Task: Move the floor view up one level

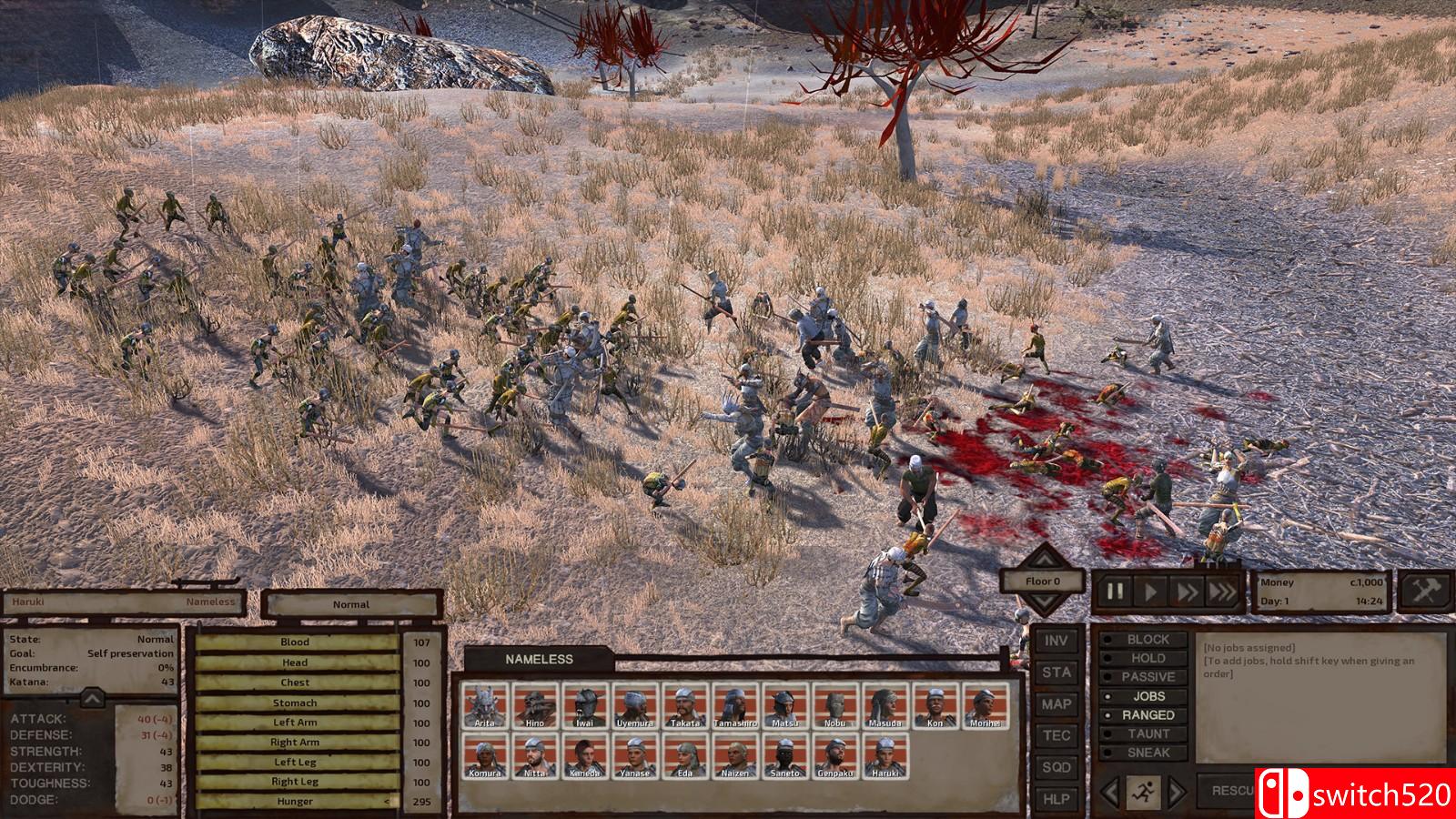Action: [x=1043, y=557]
